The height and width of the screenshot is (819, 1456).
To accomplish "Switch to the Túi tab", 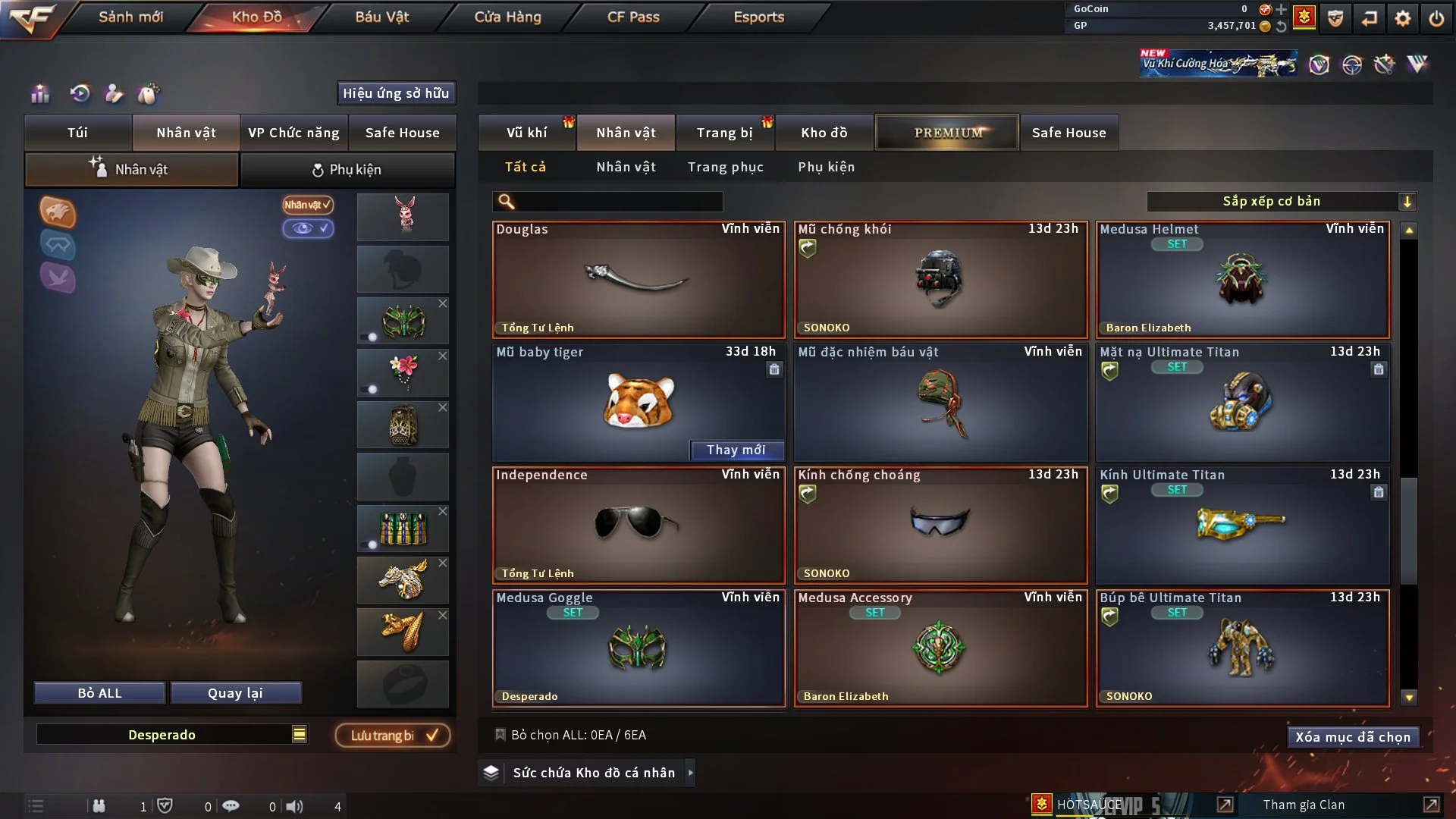I will 77,133.
